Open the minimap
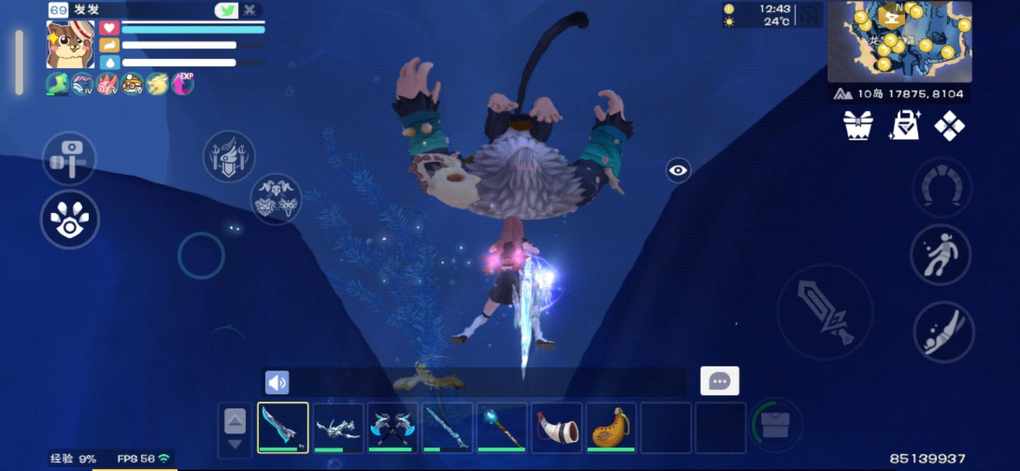This screenshot has width=1020, height=471. pos(900,42)
